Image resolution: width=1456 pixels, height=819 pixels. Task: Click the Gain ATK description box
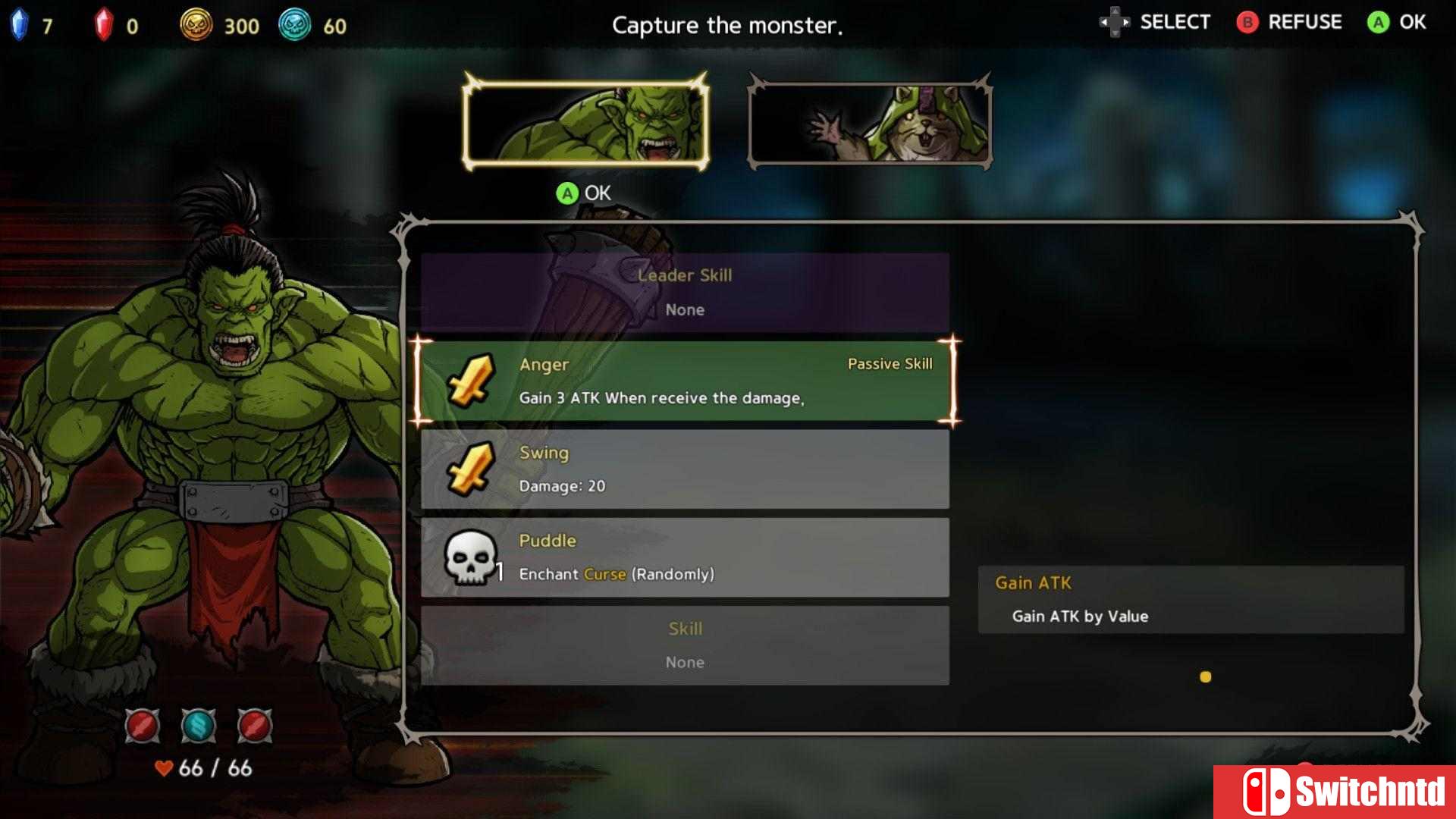pos(1191,599)
